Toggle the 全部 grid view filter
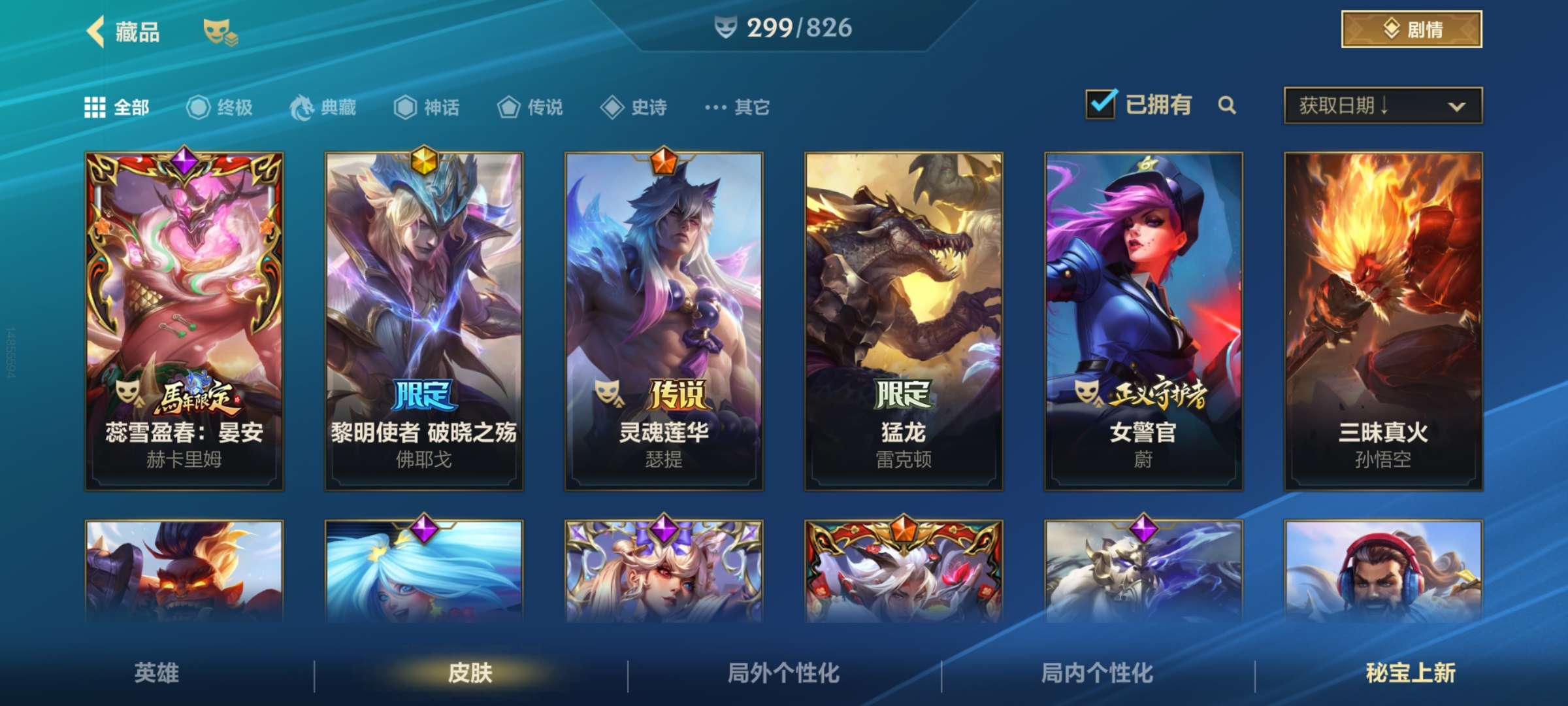 (95, 108)
